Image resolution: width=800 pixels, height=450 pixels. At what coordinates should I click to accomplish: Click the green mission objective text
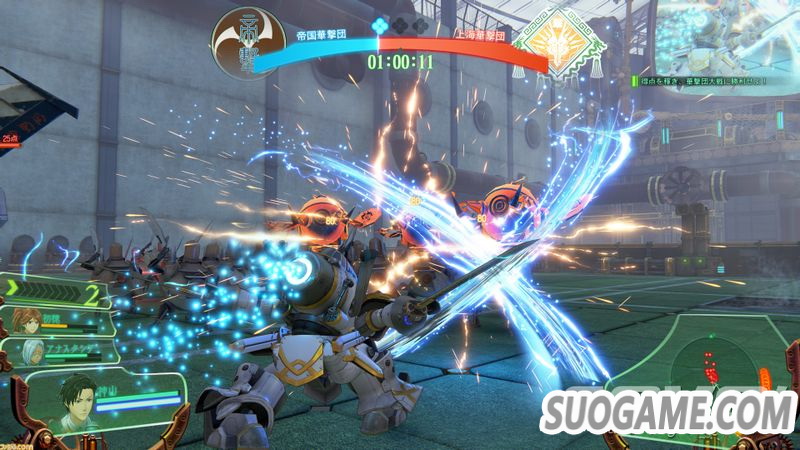point(703,79)
